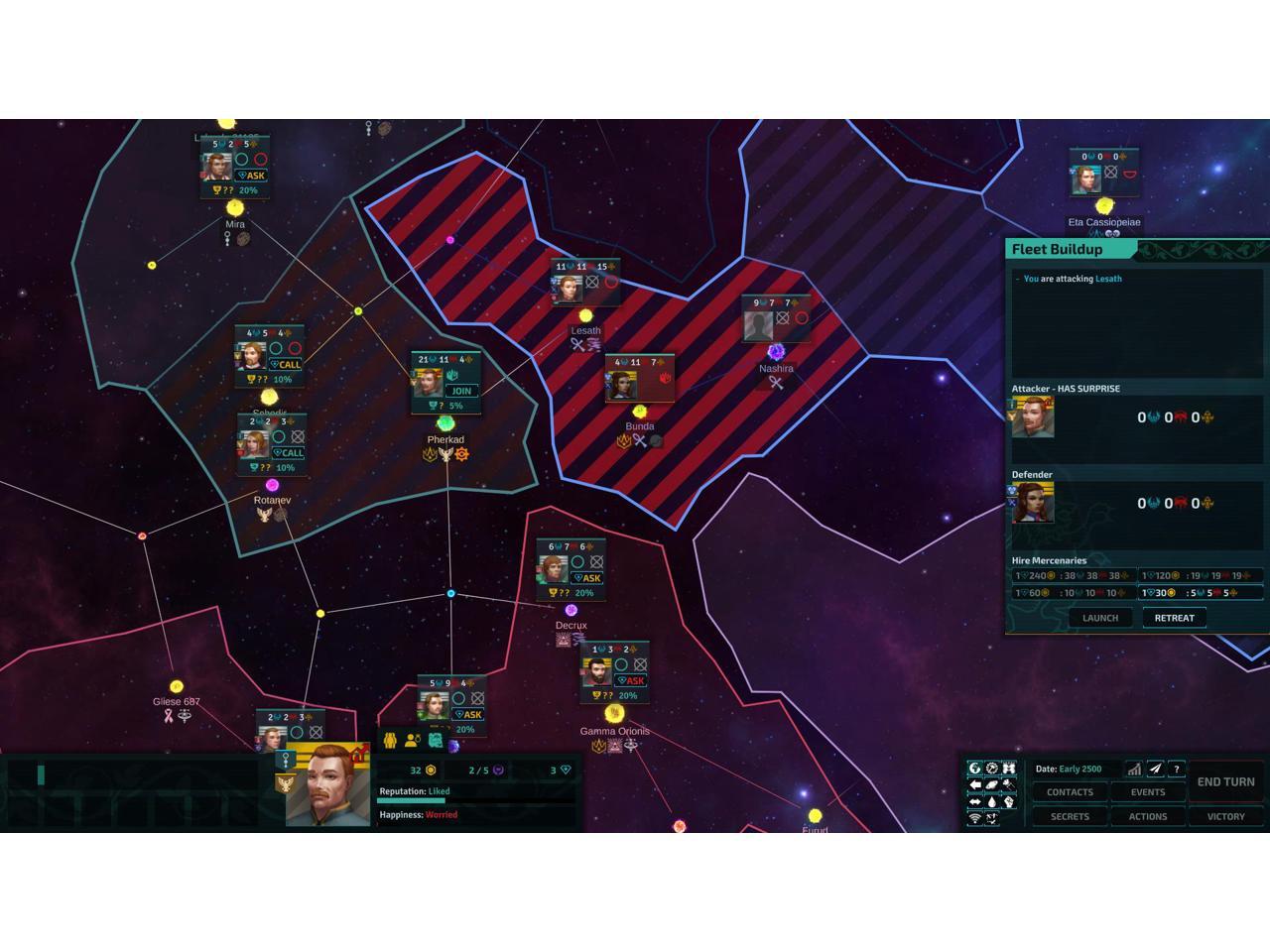Viewport: 1270px width, 952px height.
Task: Retreat from the fleet buildup
Action: tap(1174, 618)
